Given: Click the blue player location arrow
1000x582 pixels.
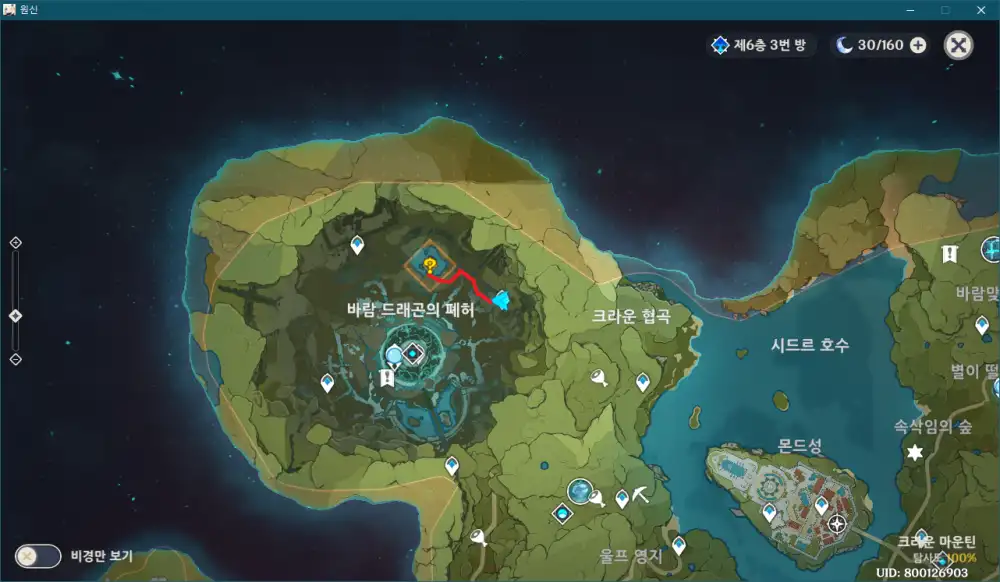Looking at the screenshot, I should pyautogui.click(x=501, y=300).
